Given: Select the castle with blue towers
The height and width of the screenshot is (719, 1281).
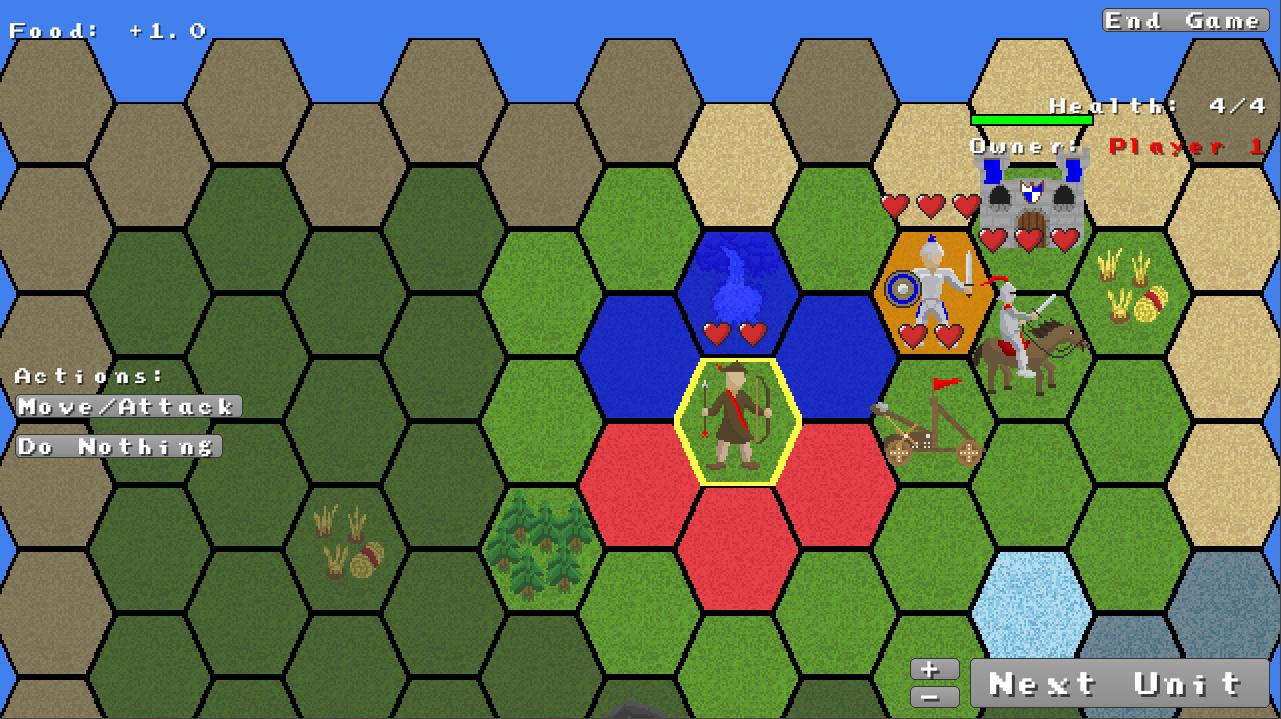Looking at the screenshot, I should (x=1031, y=205).
